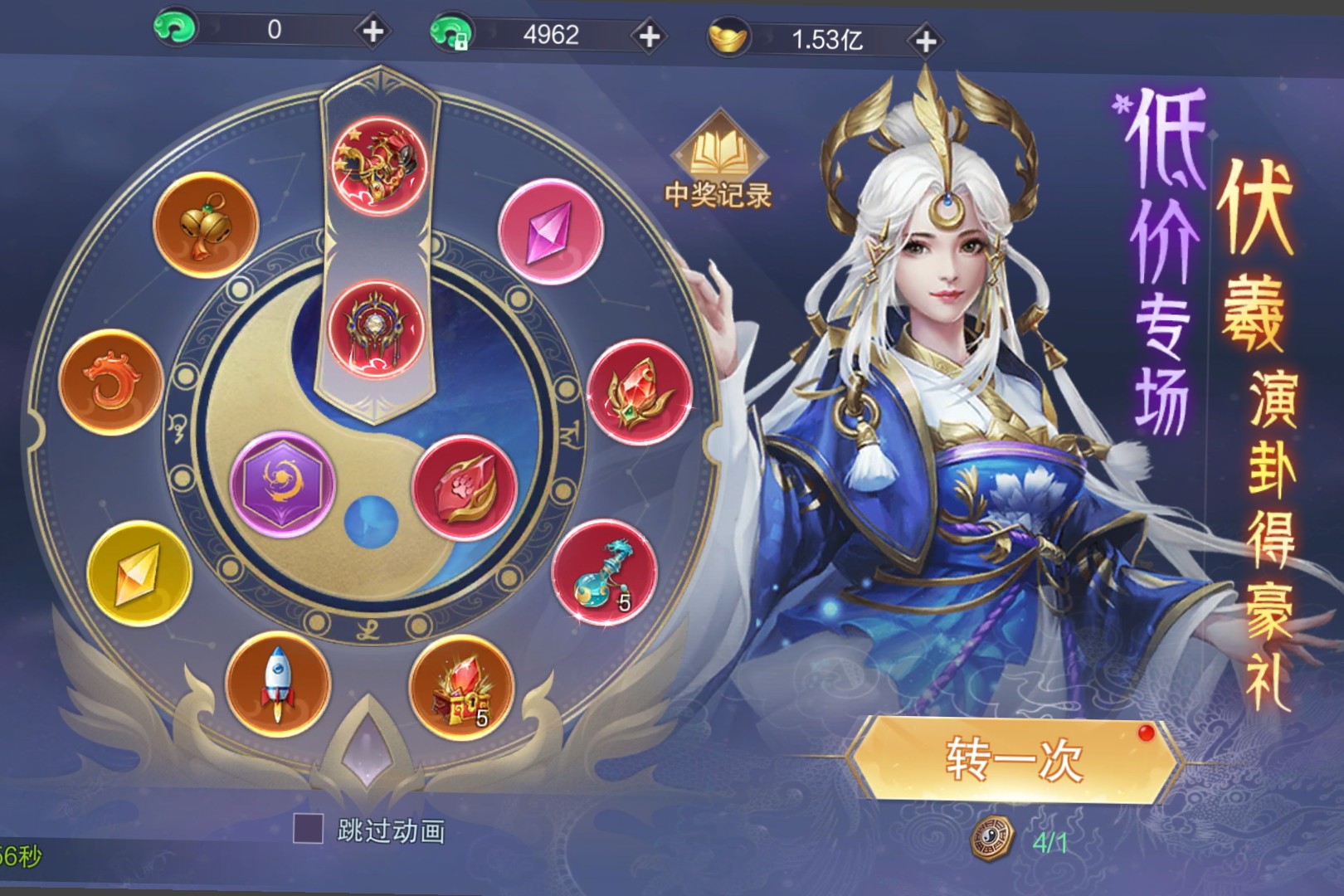Select the dragon potion bottle prize
This screenshot has height=896, width=1344.
tap(604, 572)
